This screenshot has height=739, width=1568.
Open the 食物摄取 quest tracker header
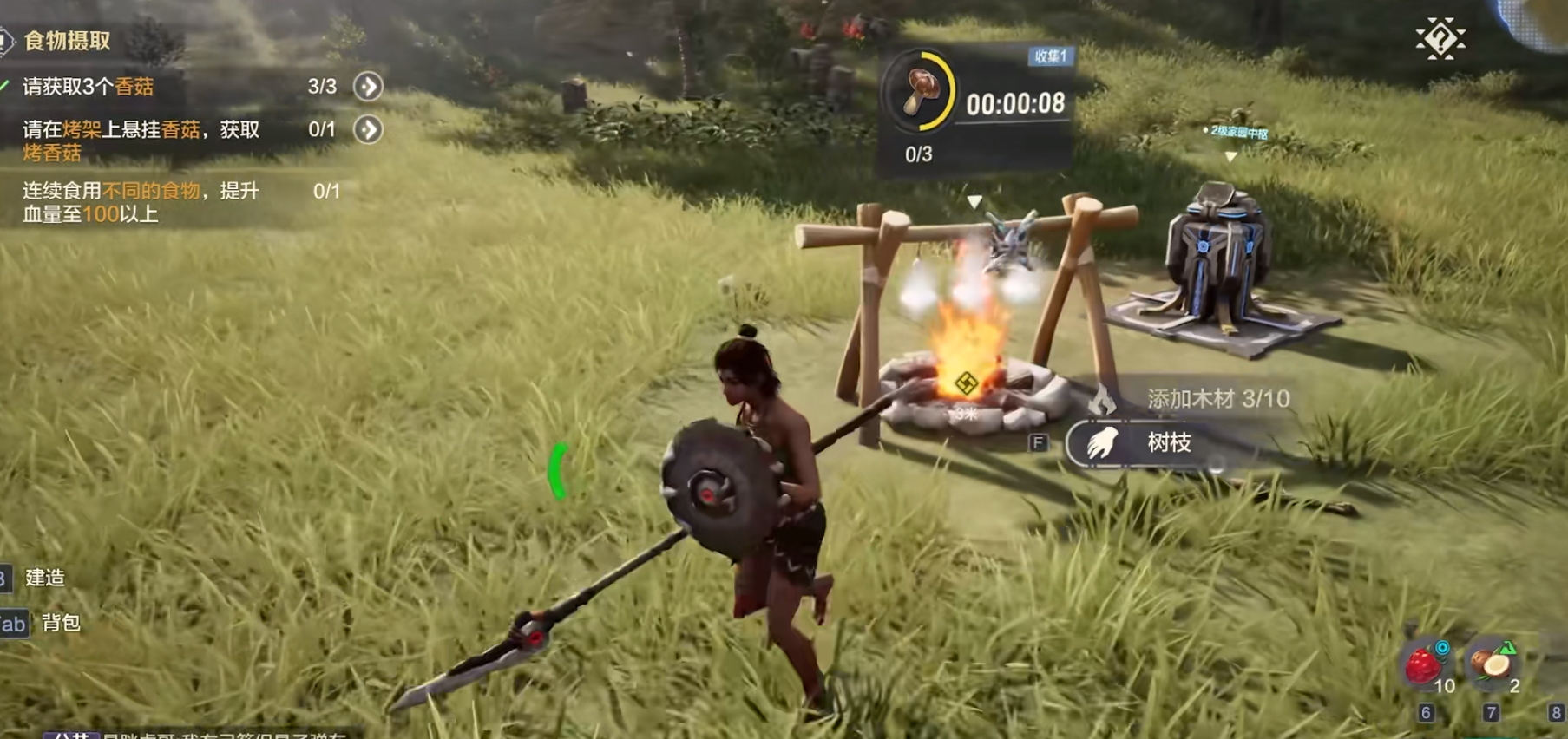coord(66,41)
